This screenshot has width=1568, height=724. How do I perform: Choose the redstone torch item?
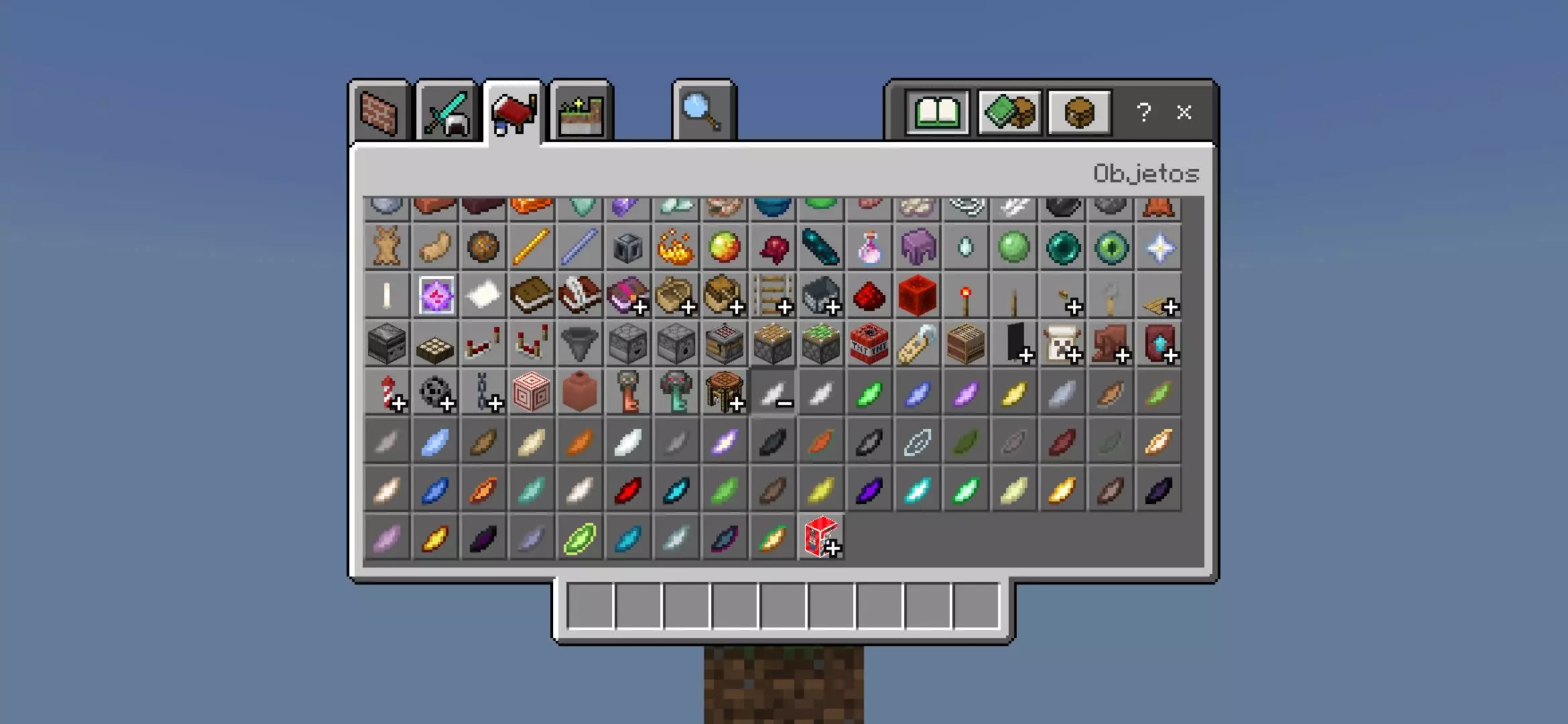pos(966,296)
